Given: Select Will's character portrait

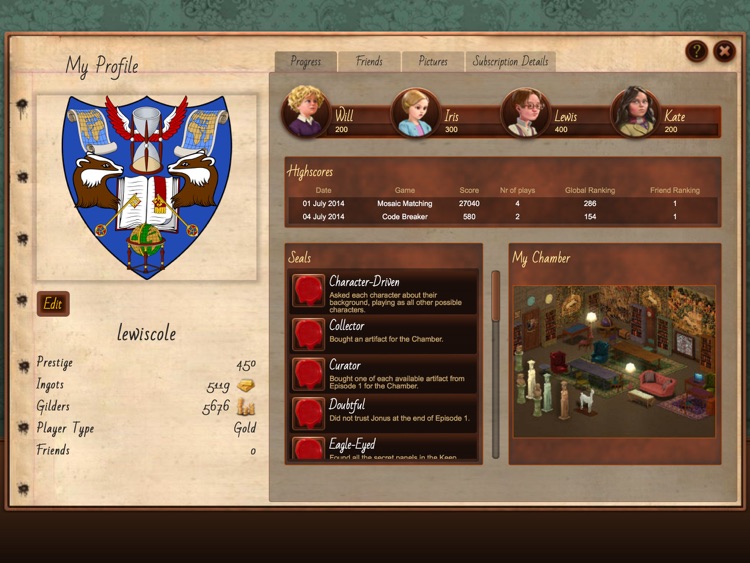Looking at the screenshot, I should pyautogui.click(x=305, y=112).
